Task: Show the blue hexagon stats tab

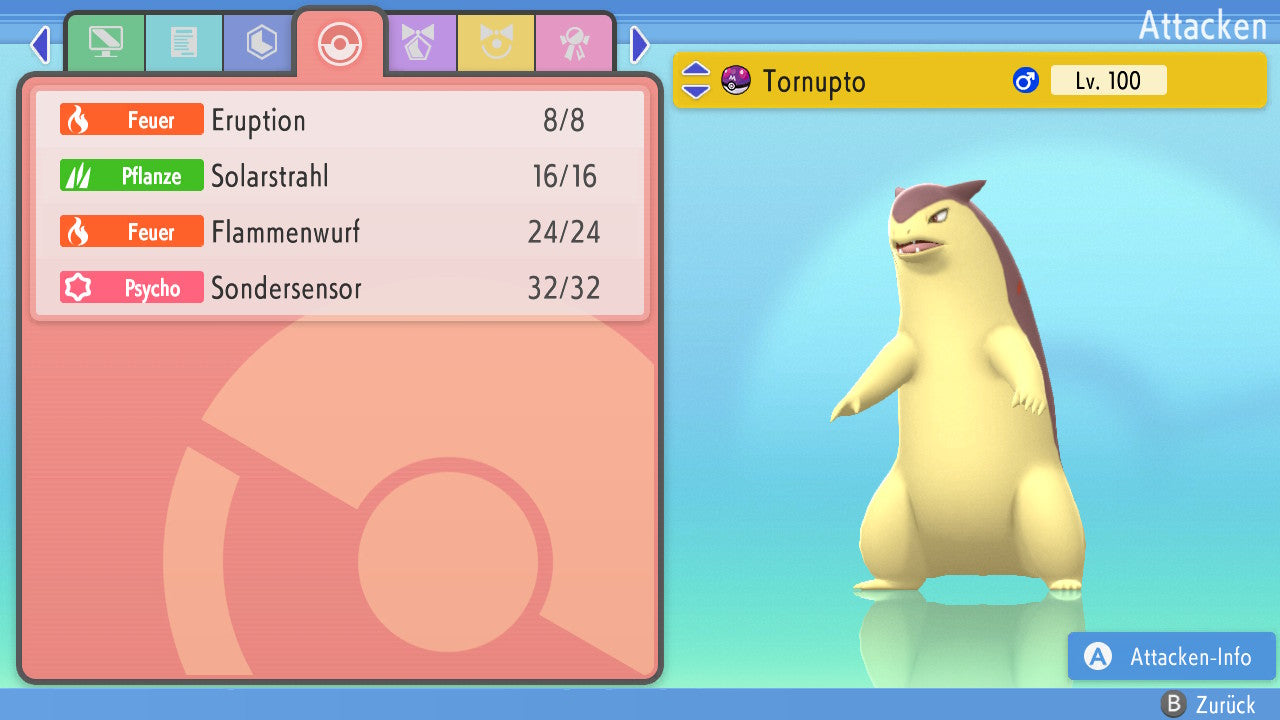Action: coord(261,43)
